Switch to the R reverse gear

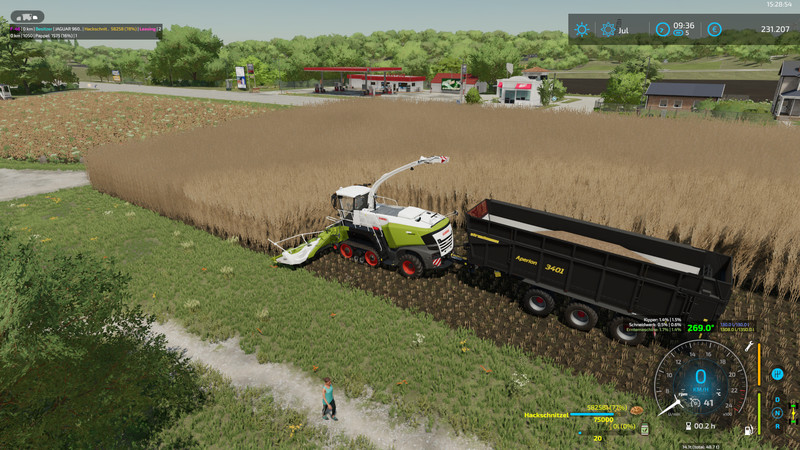coord(777,426)
